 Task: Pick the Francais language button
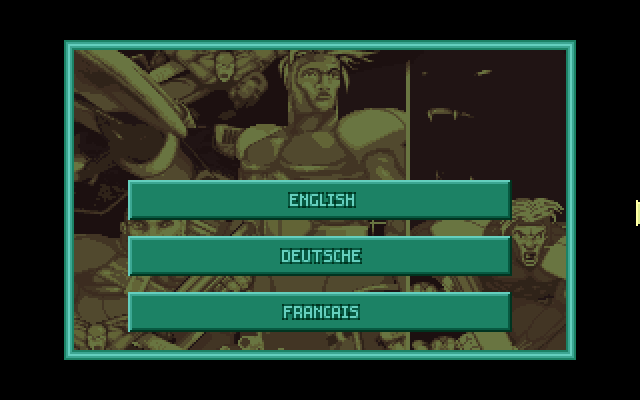click(320, 312)
